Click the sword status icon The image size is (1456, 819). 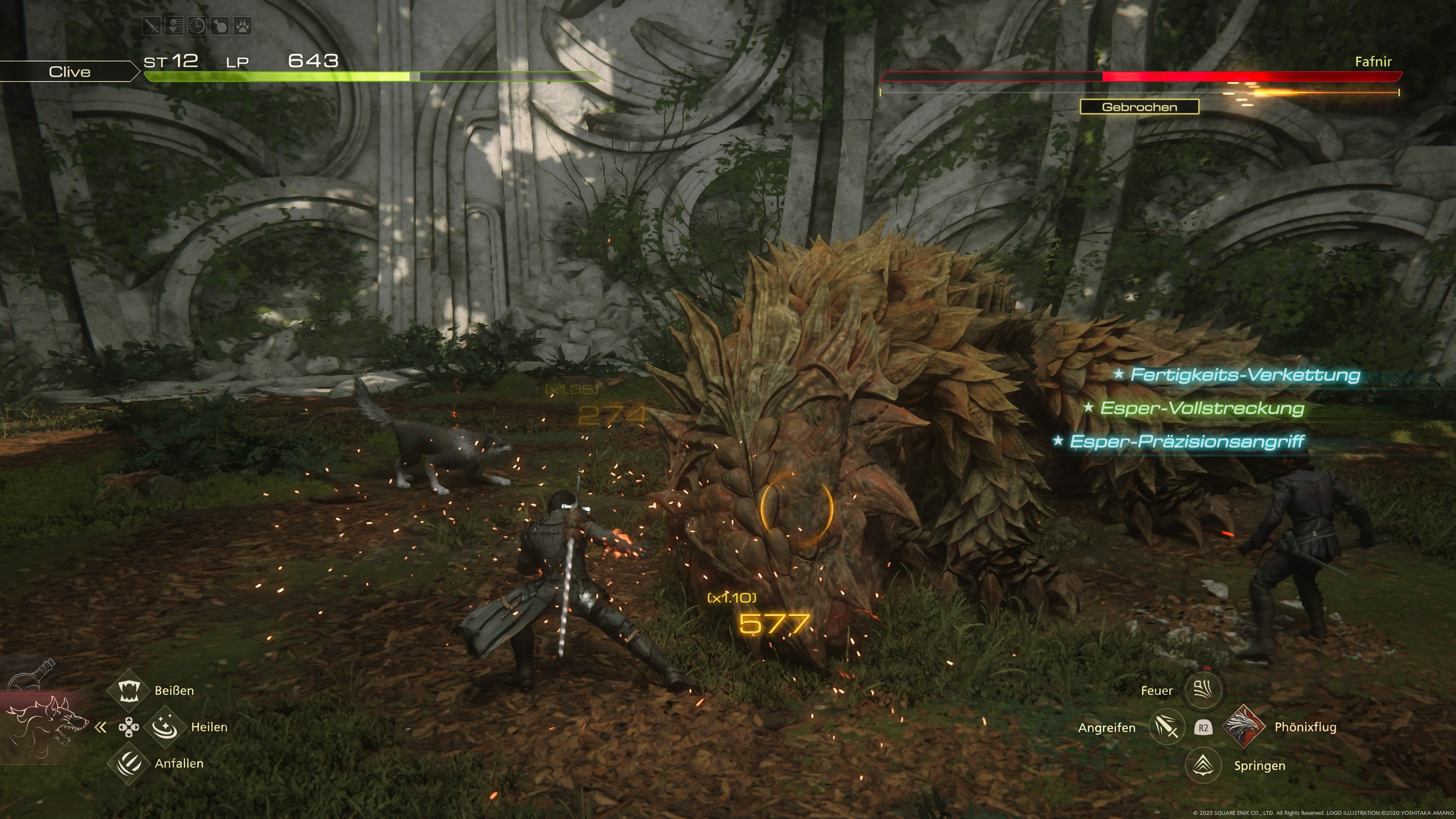[x=152, y=26]
